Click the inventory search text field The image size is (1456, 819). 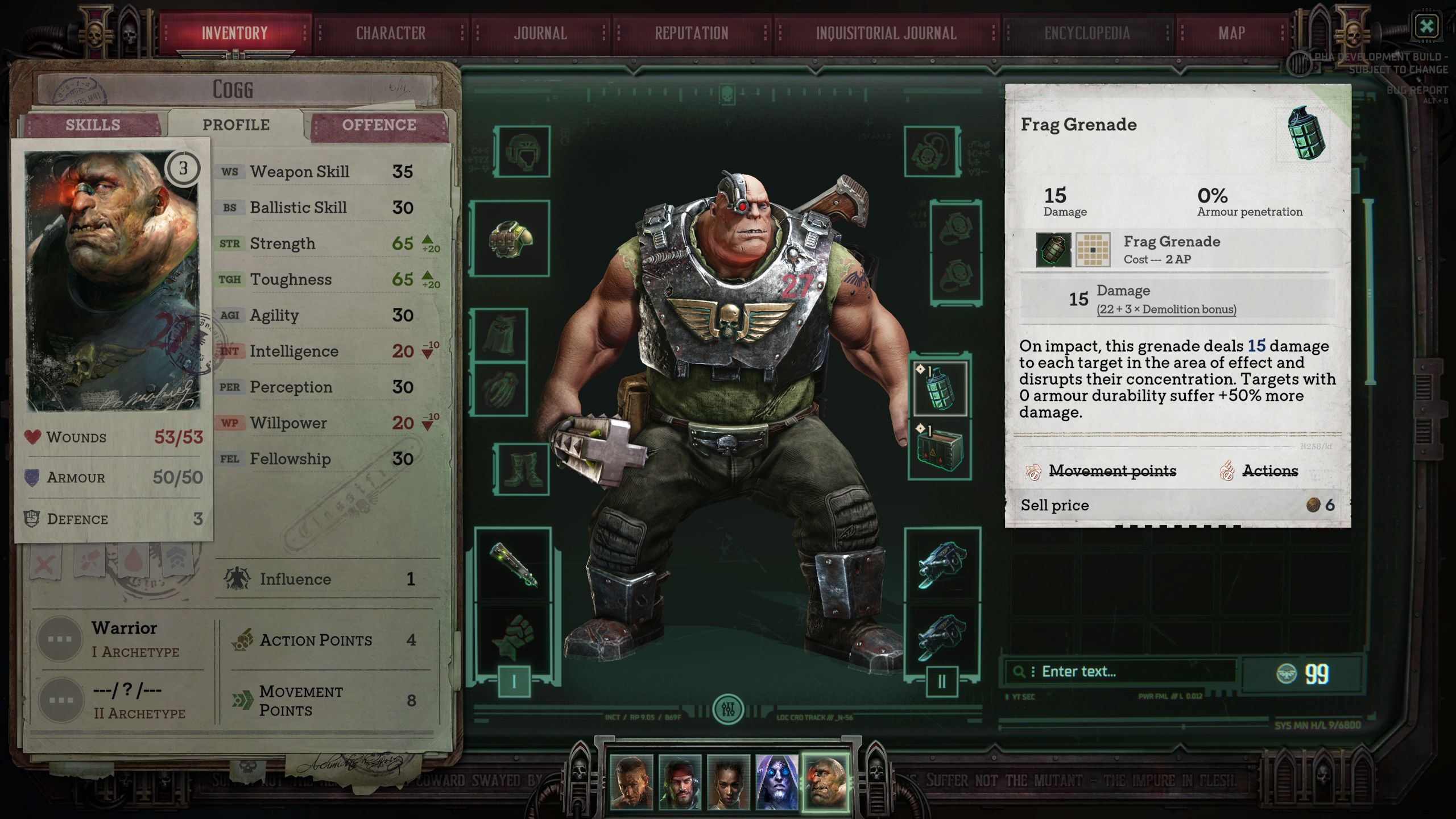pyautogui.click(x=1132, y=672)
